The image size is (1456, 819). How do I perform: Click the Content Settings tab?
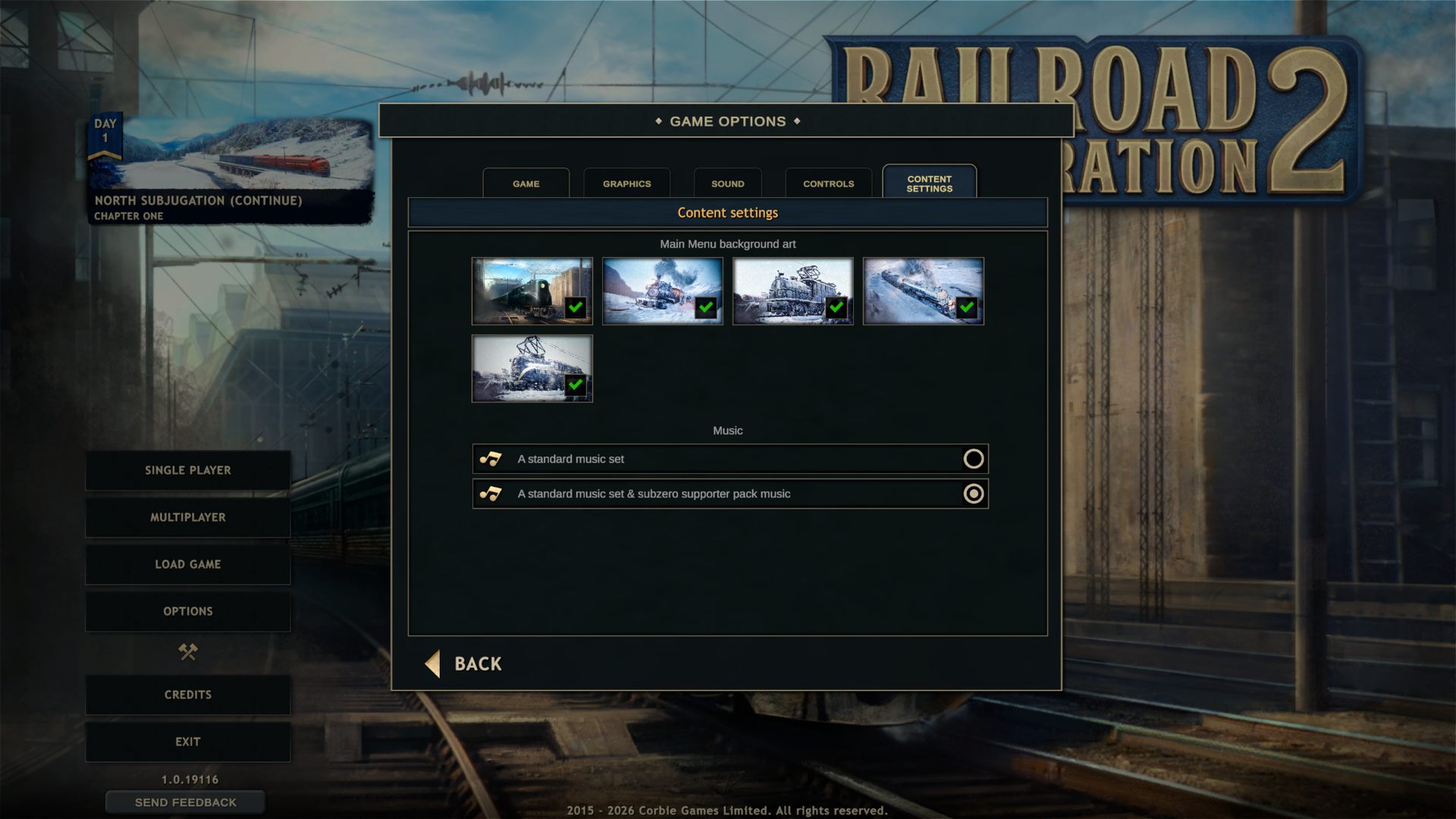[x=929, y=184]
